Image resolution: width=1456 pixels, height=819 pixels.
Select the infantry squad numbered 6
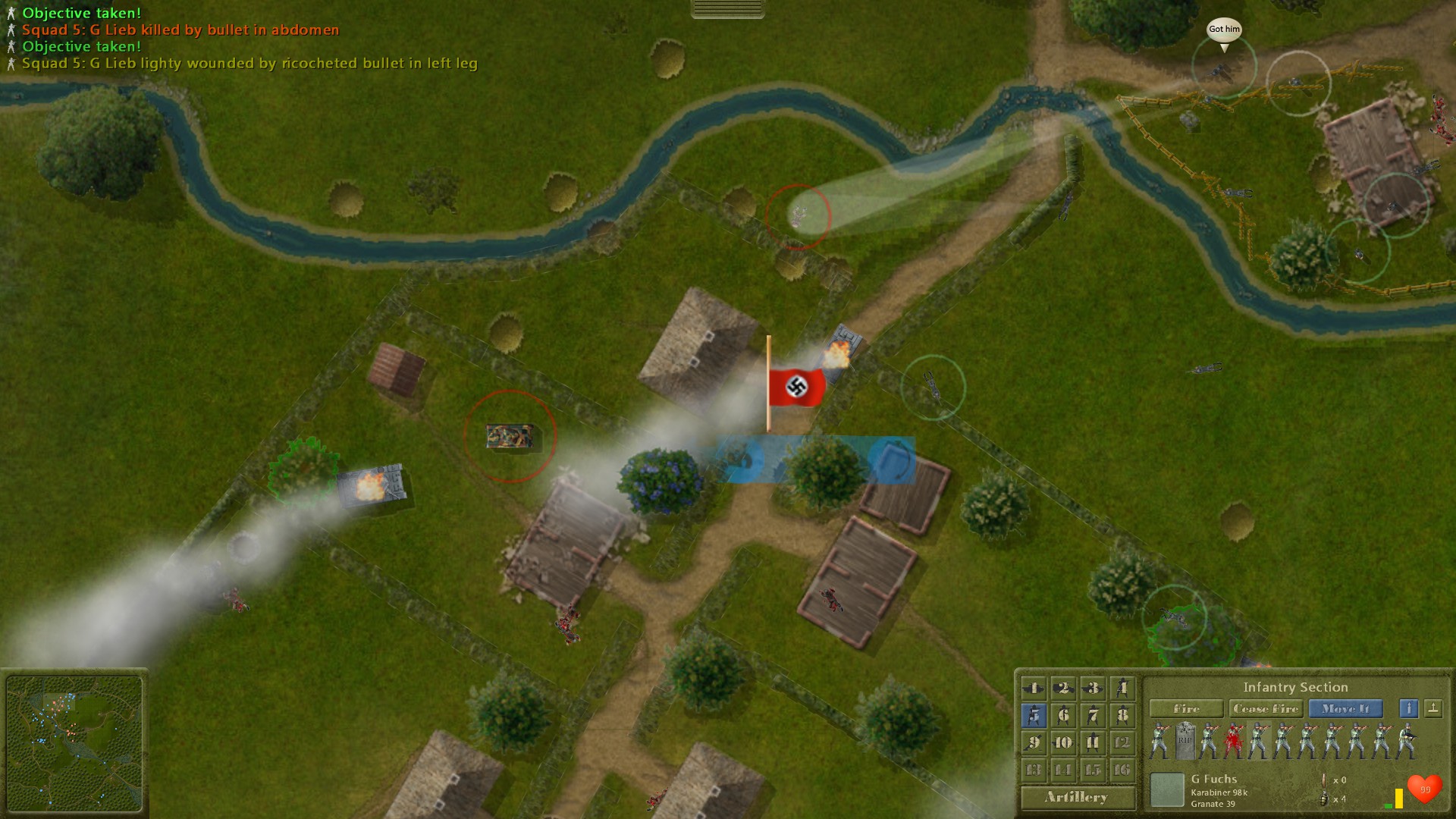1063,714
